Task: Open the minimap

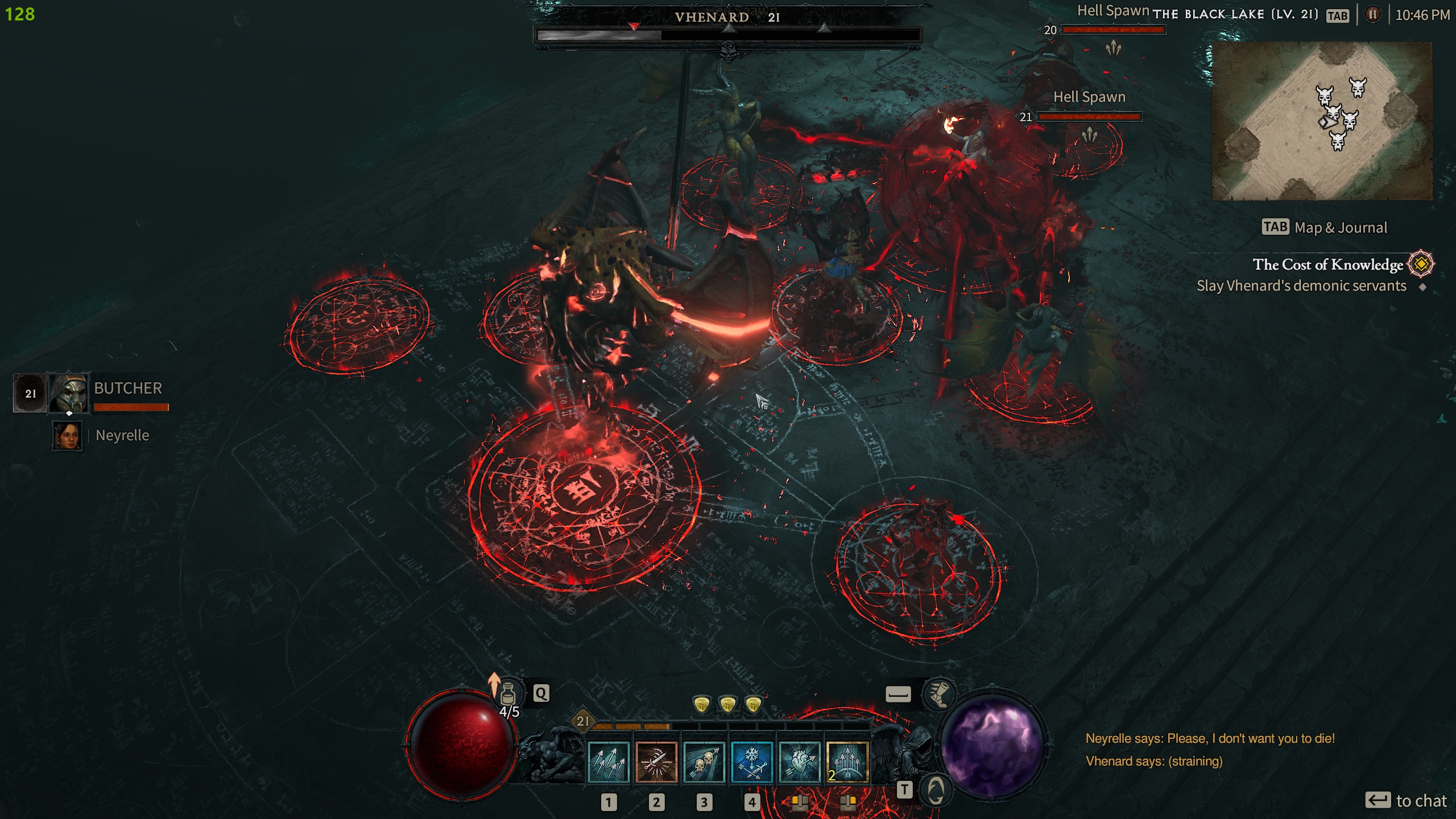Action: click(x=1322, y=121)
